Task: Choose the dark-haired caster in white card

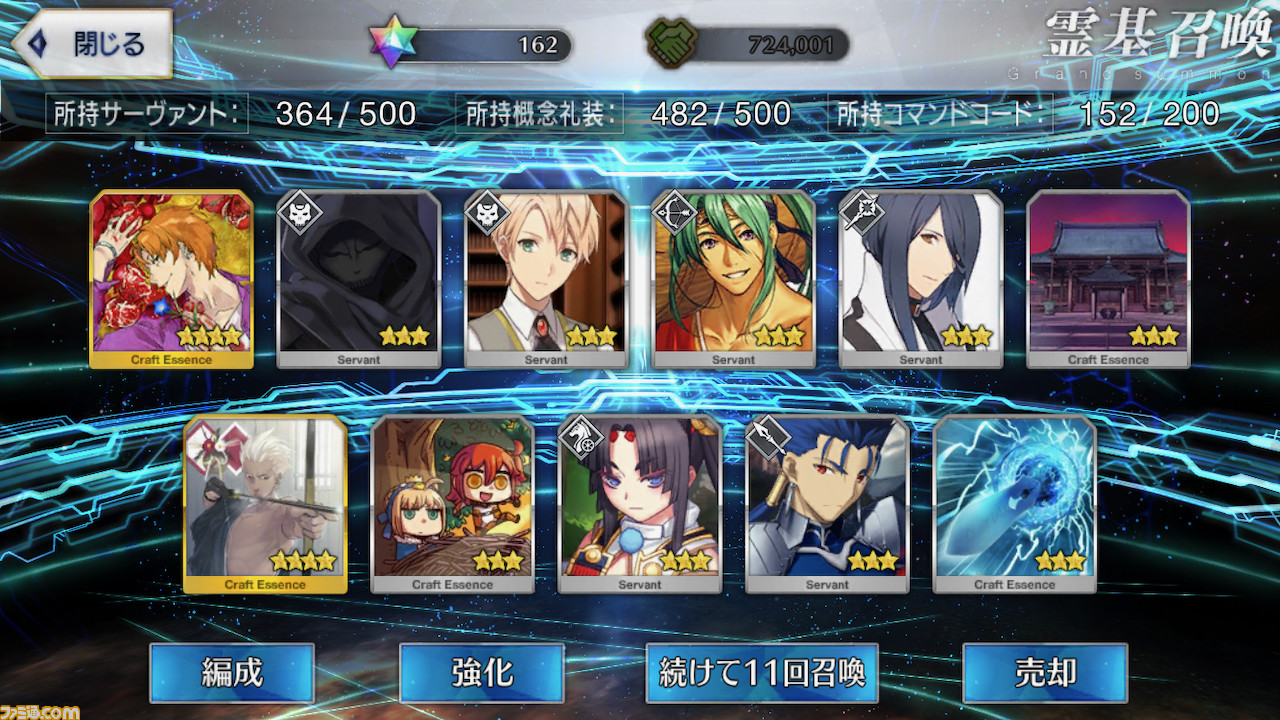Action: tap(921, 278)
